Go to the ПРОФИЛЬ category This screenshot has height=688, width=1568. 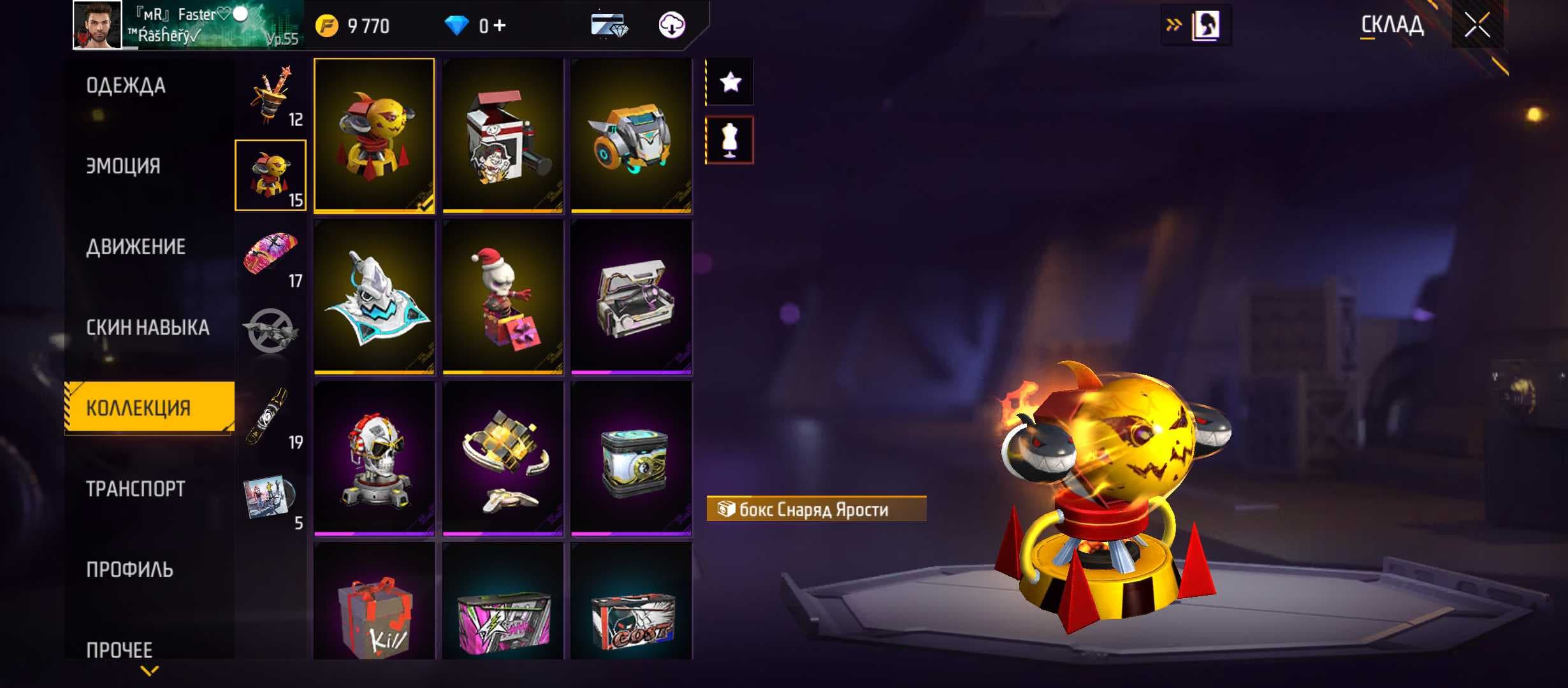pos(129,570)
